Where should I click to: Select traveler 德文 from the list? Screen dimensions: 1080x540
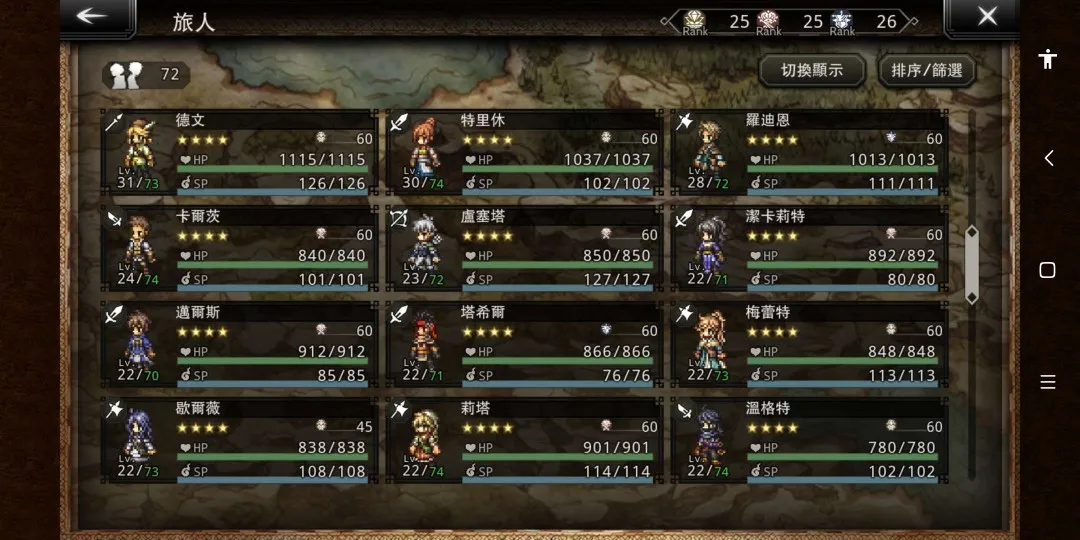[240, 152]
